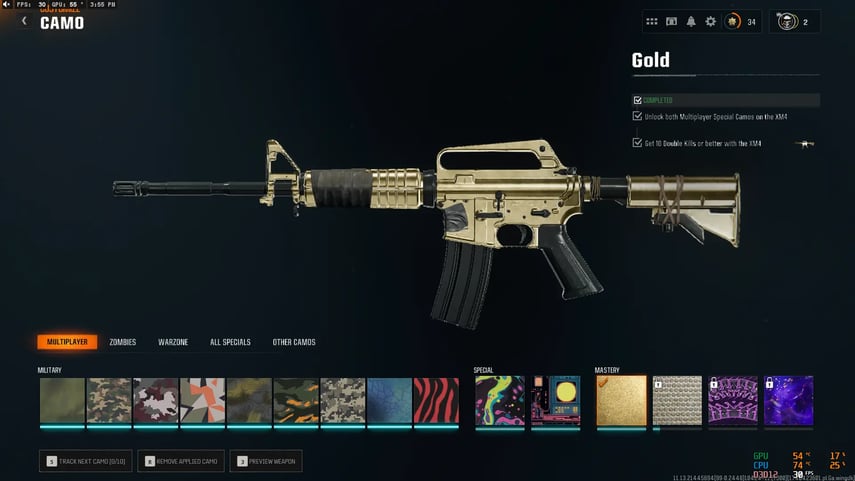Go back using the top-left arrow
Screen dimensions: 855x481
[x=24, y=21]
